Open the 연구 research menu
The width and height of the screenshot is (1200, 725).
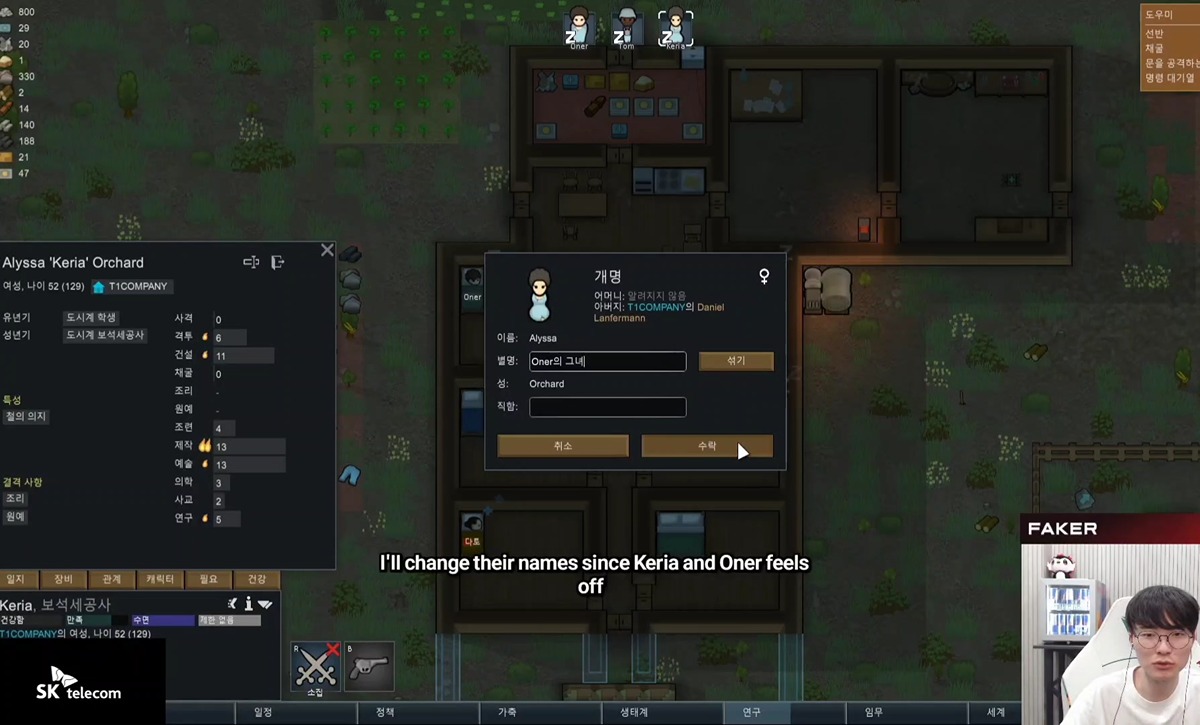[x=751, y=712]
